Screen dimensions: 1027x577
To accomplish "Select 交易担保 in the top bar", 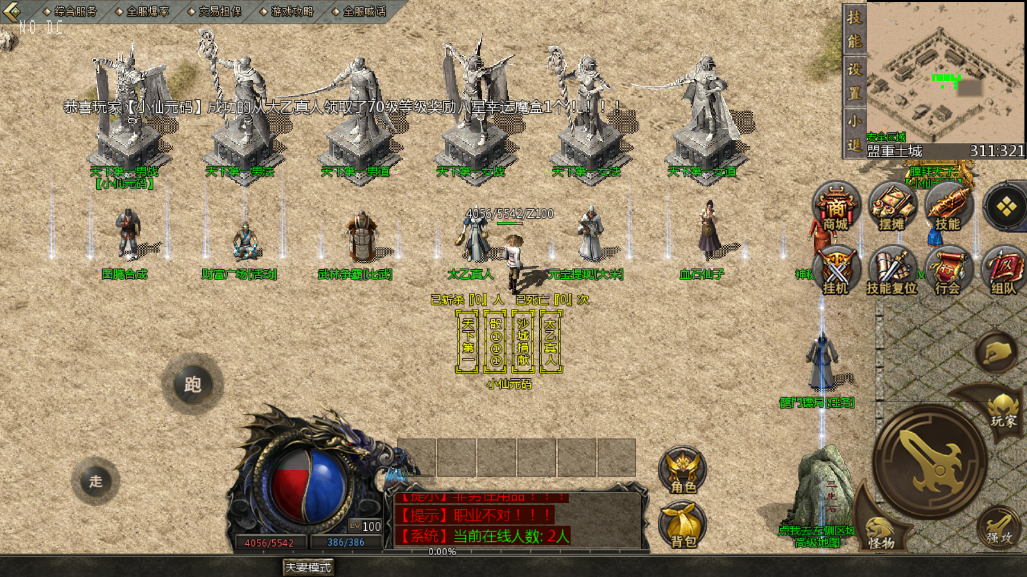I will pyautogui.click(x=220, y=12).
